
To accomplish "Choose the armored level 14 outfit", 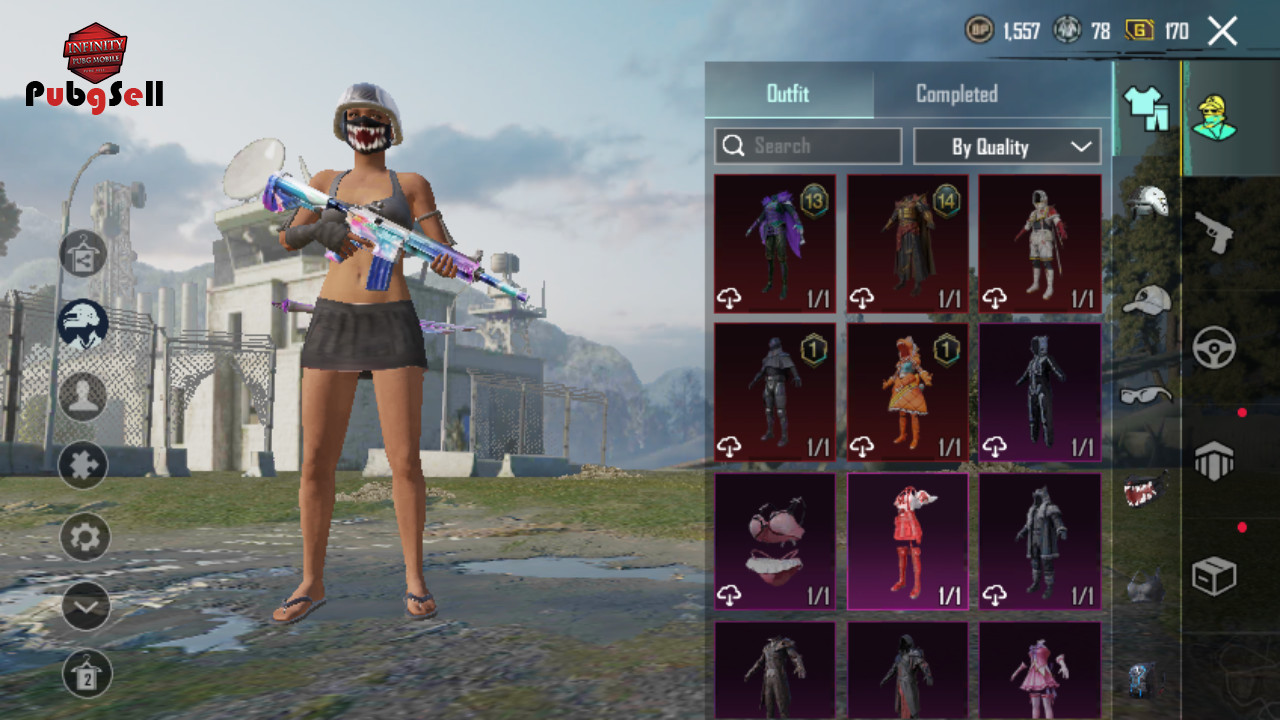I will click(908, 243).
